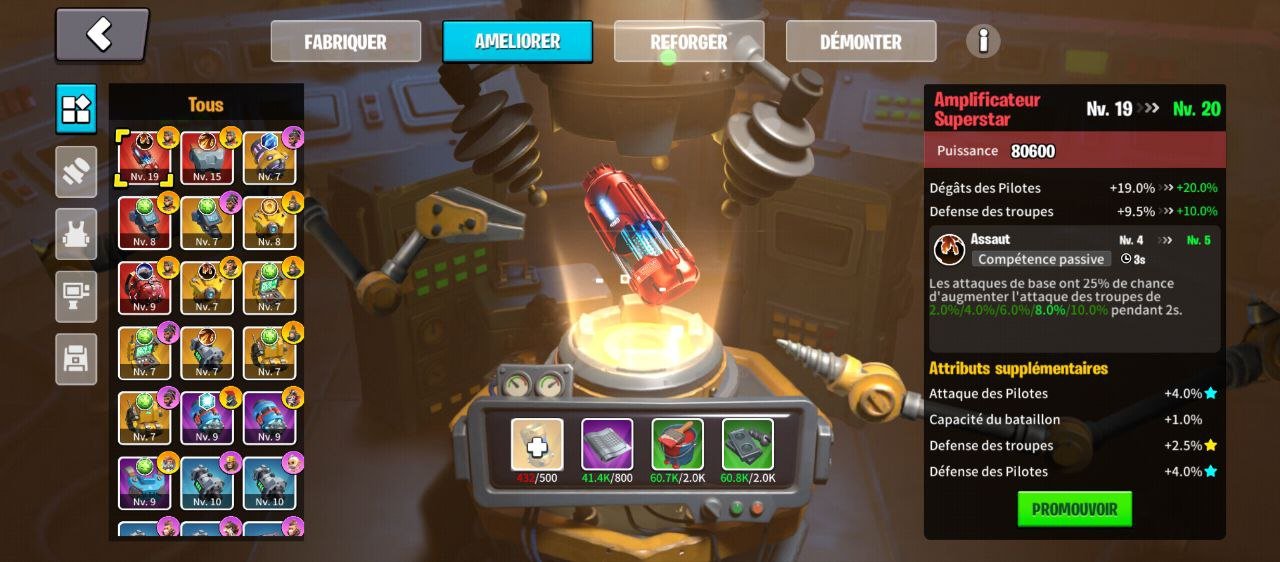Inspect the green metal plates material
This screenshot has width=1280, height=562.
pos(747,445)
